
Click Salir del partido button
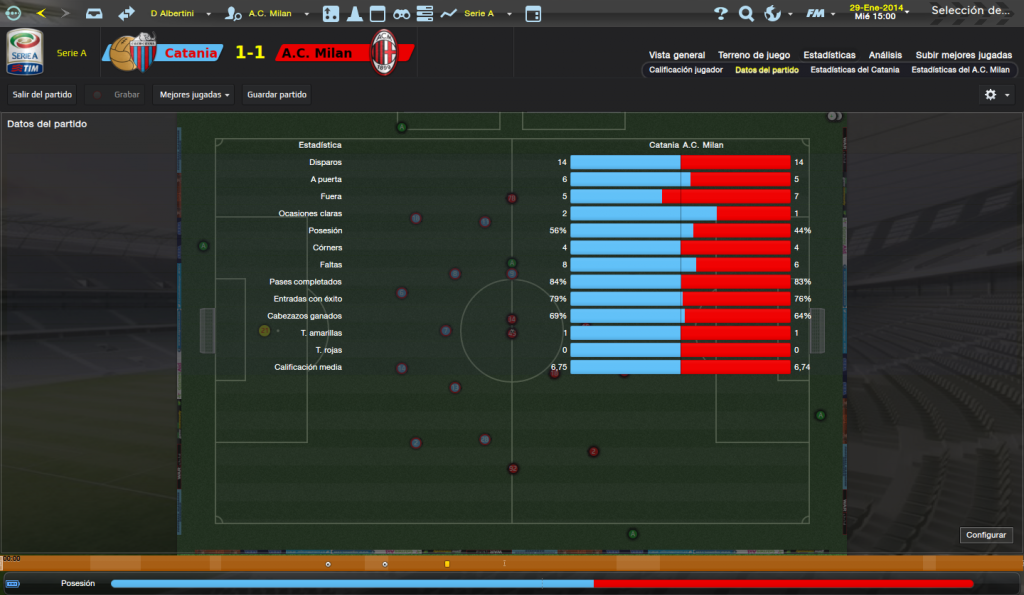pyautogui.click(x=42, y=94)
